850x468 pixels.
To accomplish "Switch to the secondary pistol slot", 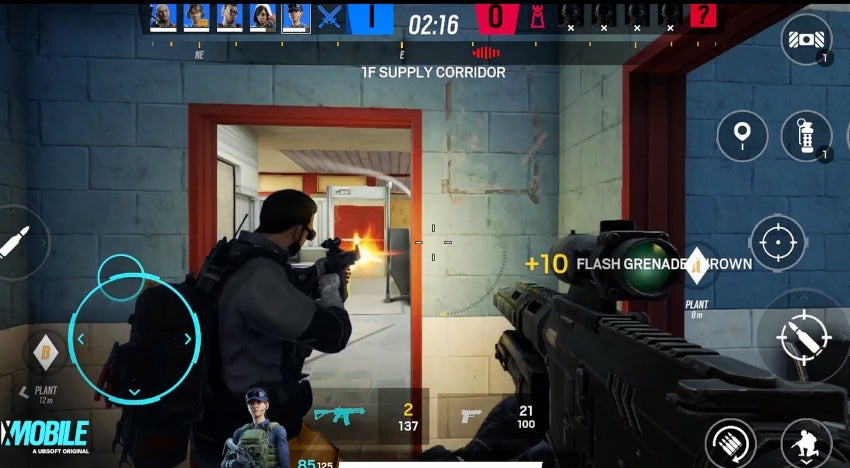I will (471, 414).
